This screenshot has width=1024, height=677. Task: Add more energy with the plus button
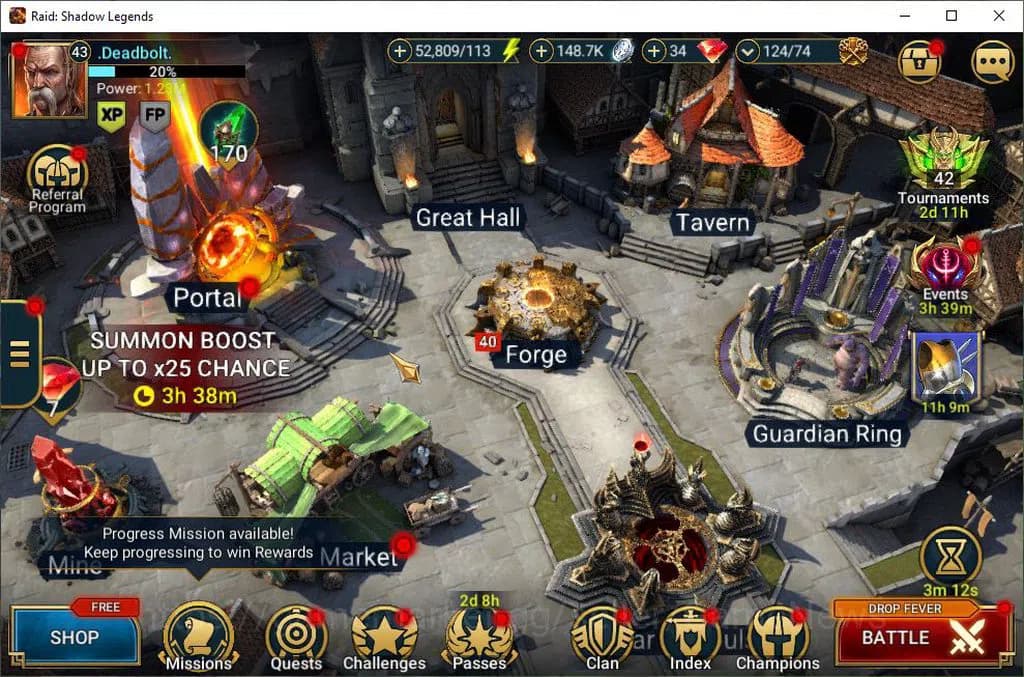click(399, 51)
